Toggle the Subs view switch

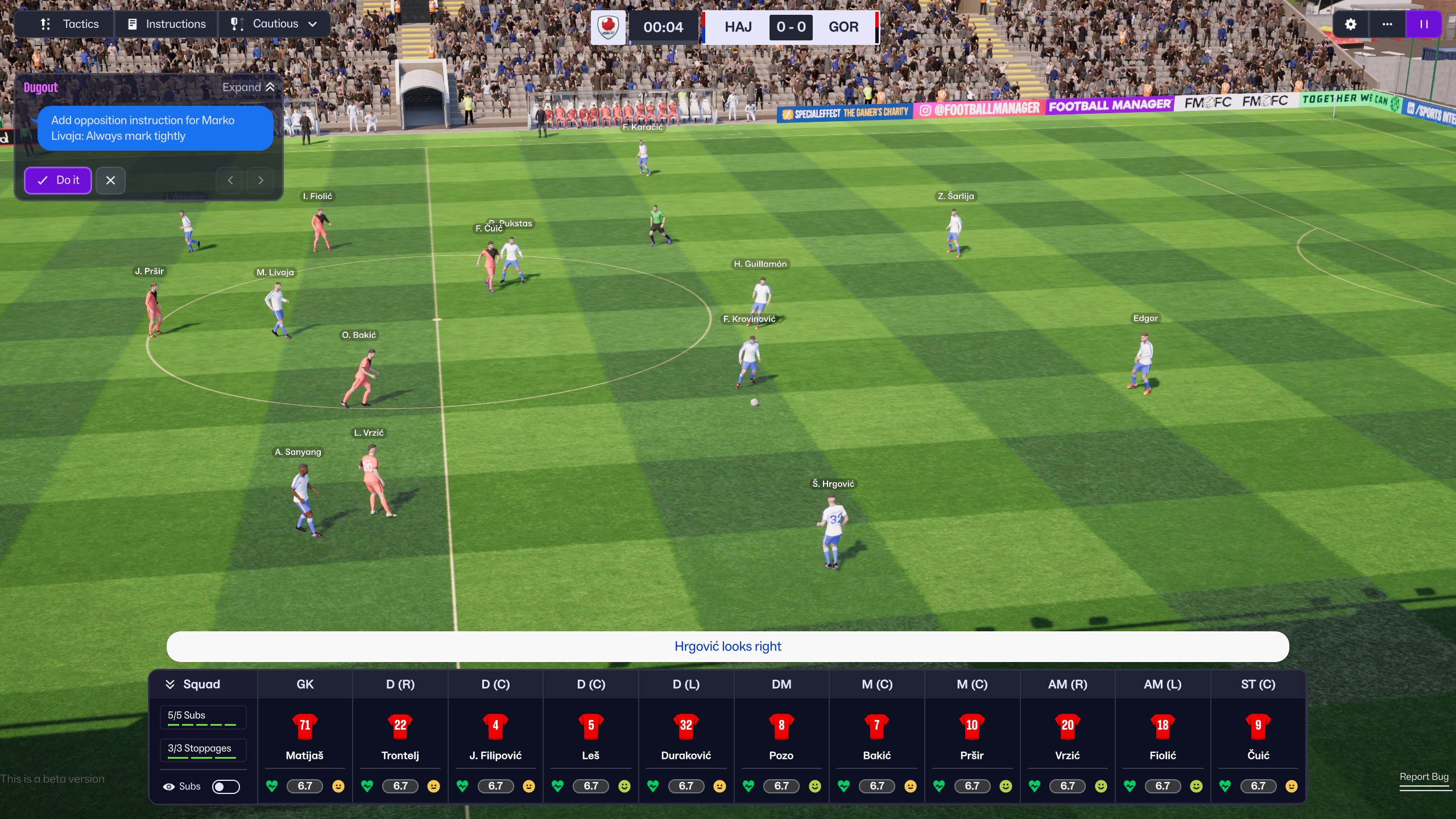click(226, 787)
